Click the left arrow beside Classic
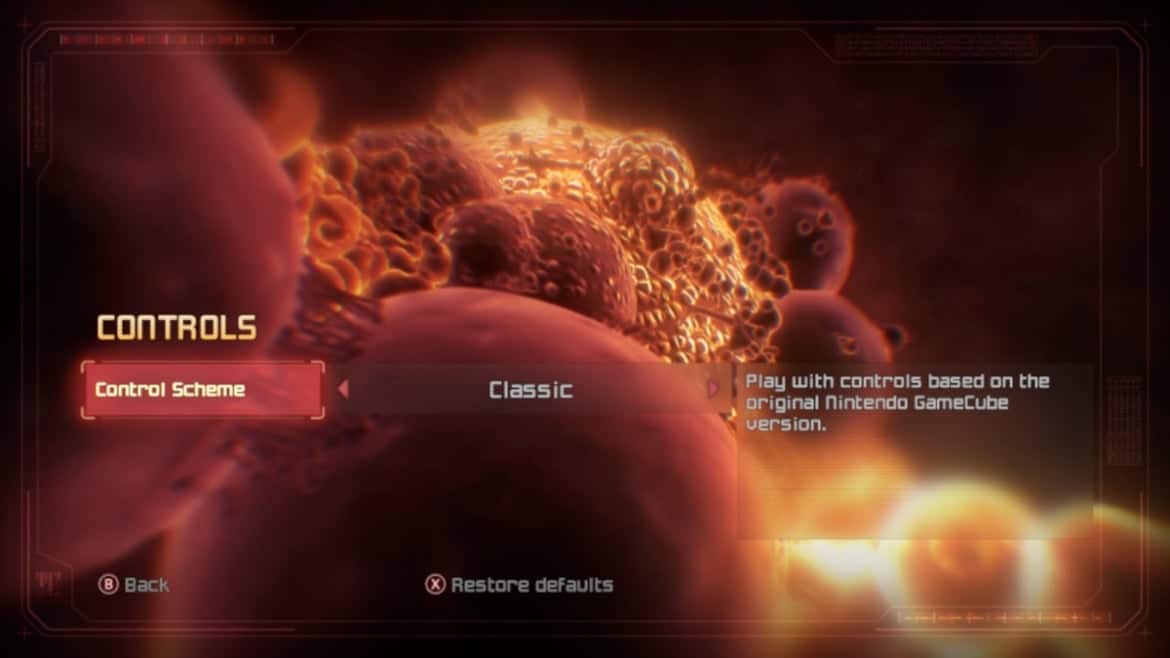The image size is (1170, 658). 343,389
